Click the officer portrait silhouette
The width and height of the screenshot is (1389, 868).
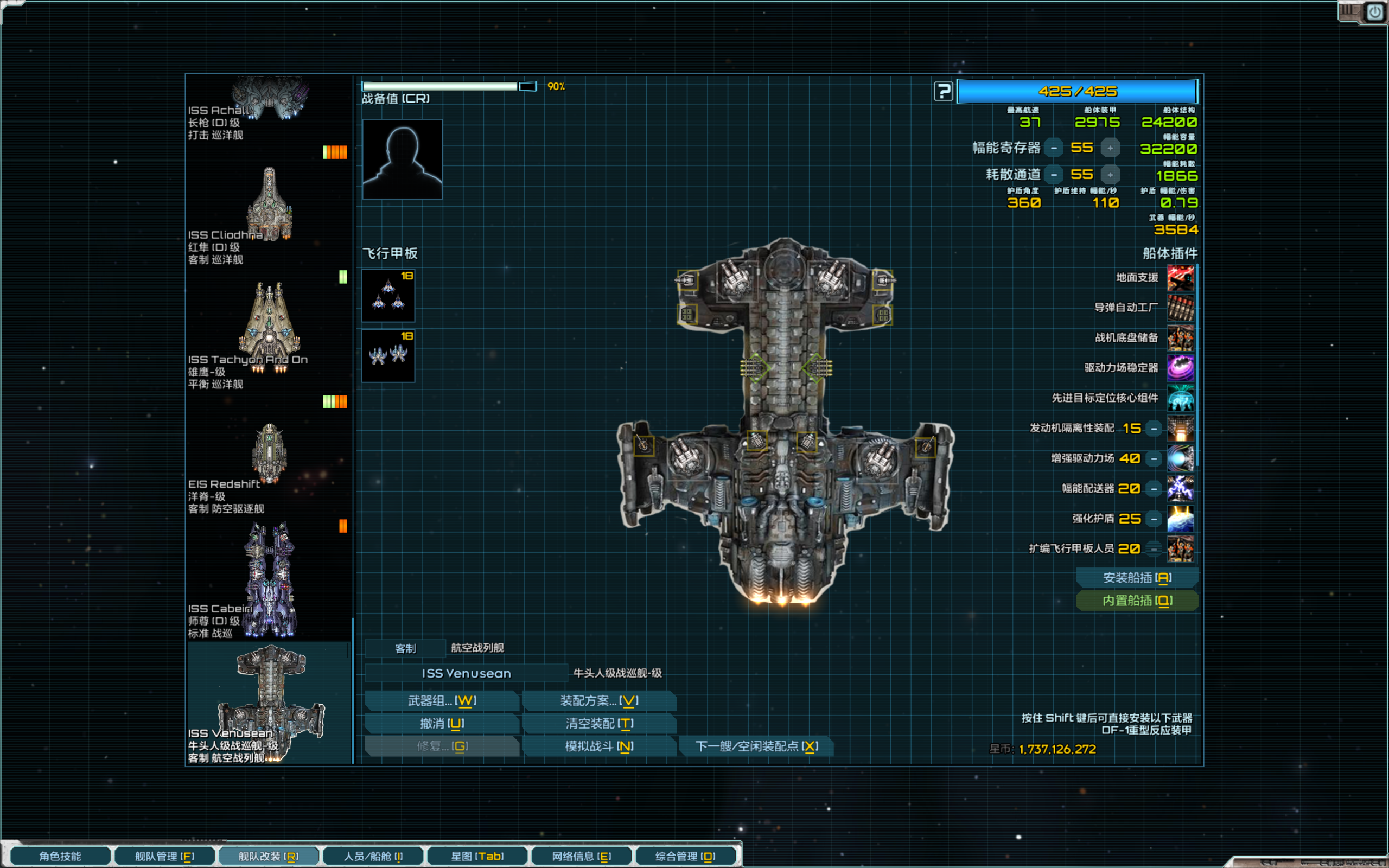(403, 159)
